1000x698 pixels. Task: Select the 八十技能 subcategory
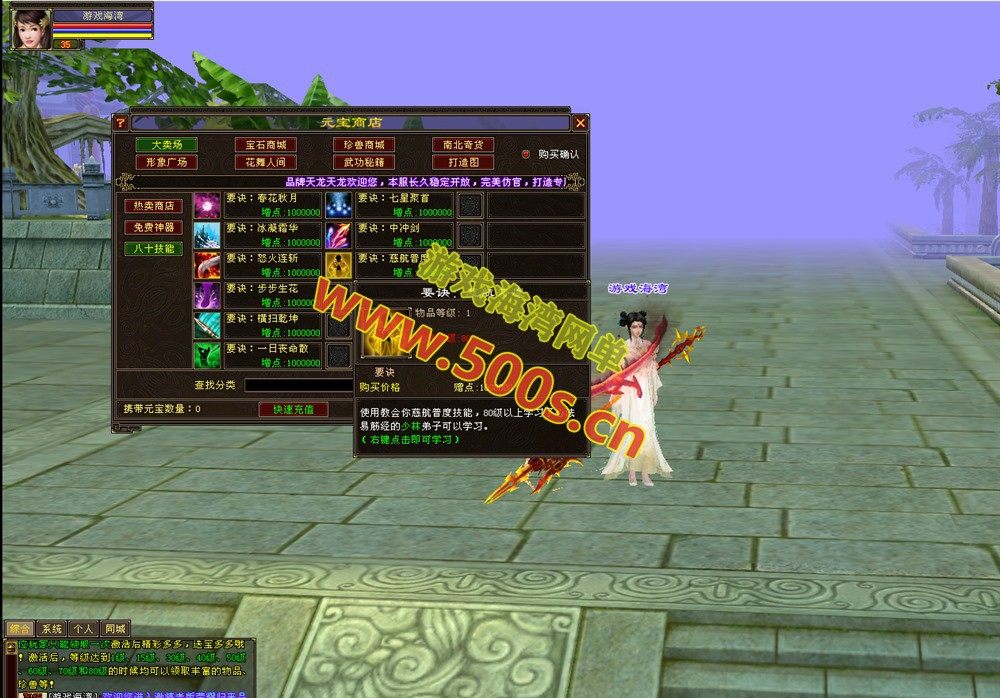(x=153, y=248)
